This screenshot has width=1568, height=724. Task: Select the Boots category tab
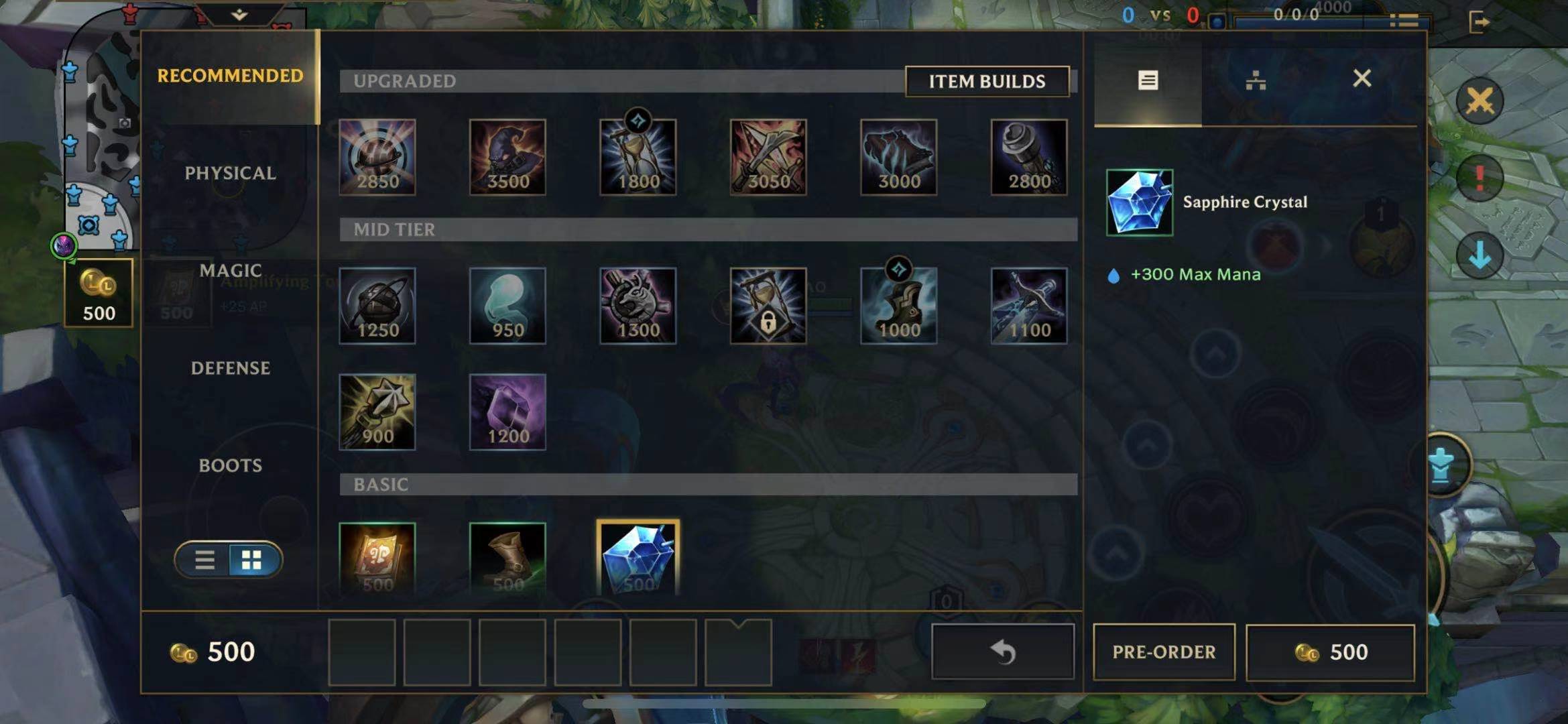coord(230,465)
